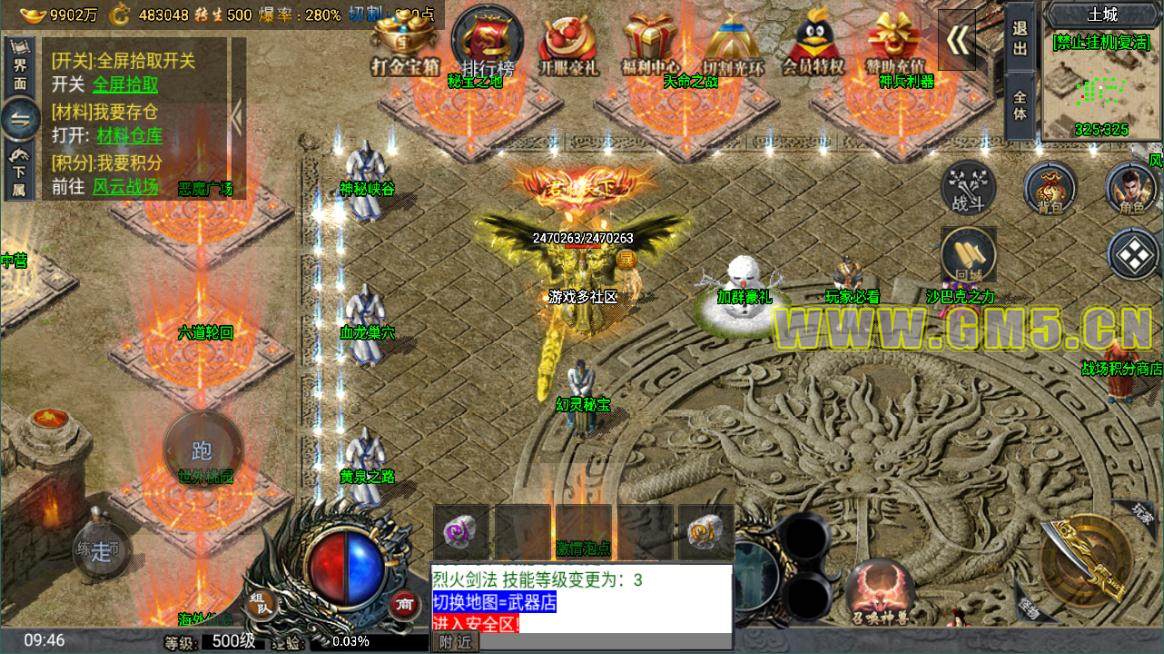Open the 切割光环 aura menu
Image resolution: width=1164 pixels, height=654 pixels.
[x=733, y=45]
